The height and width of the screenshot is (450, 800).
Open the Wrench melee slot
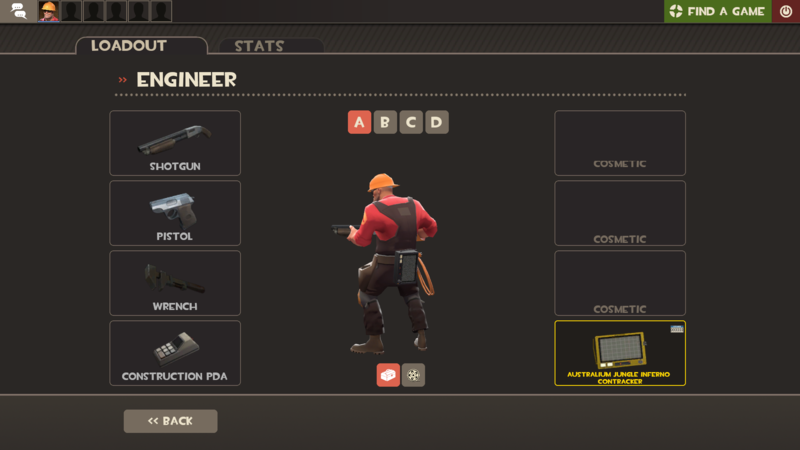pyautogui.click(x=175, y=283)
